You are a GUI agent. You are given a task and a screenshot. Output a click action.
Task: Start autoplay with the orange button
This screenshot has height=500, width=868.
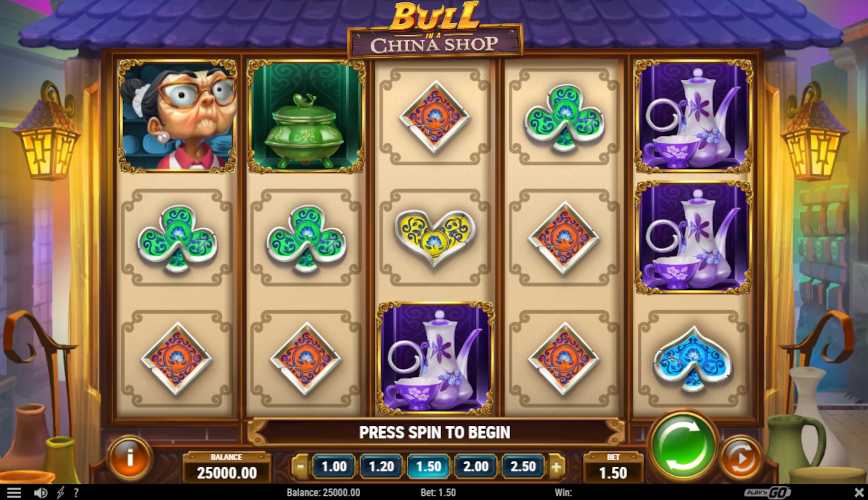click(740, 458)
